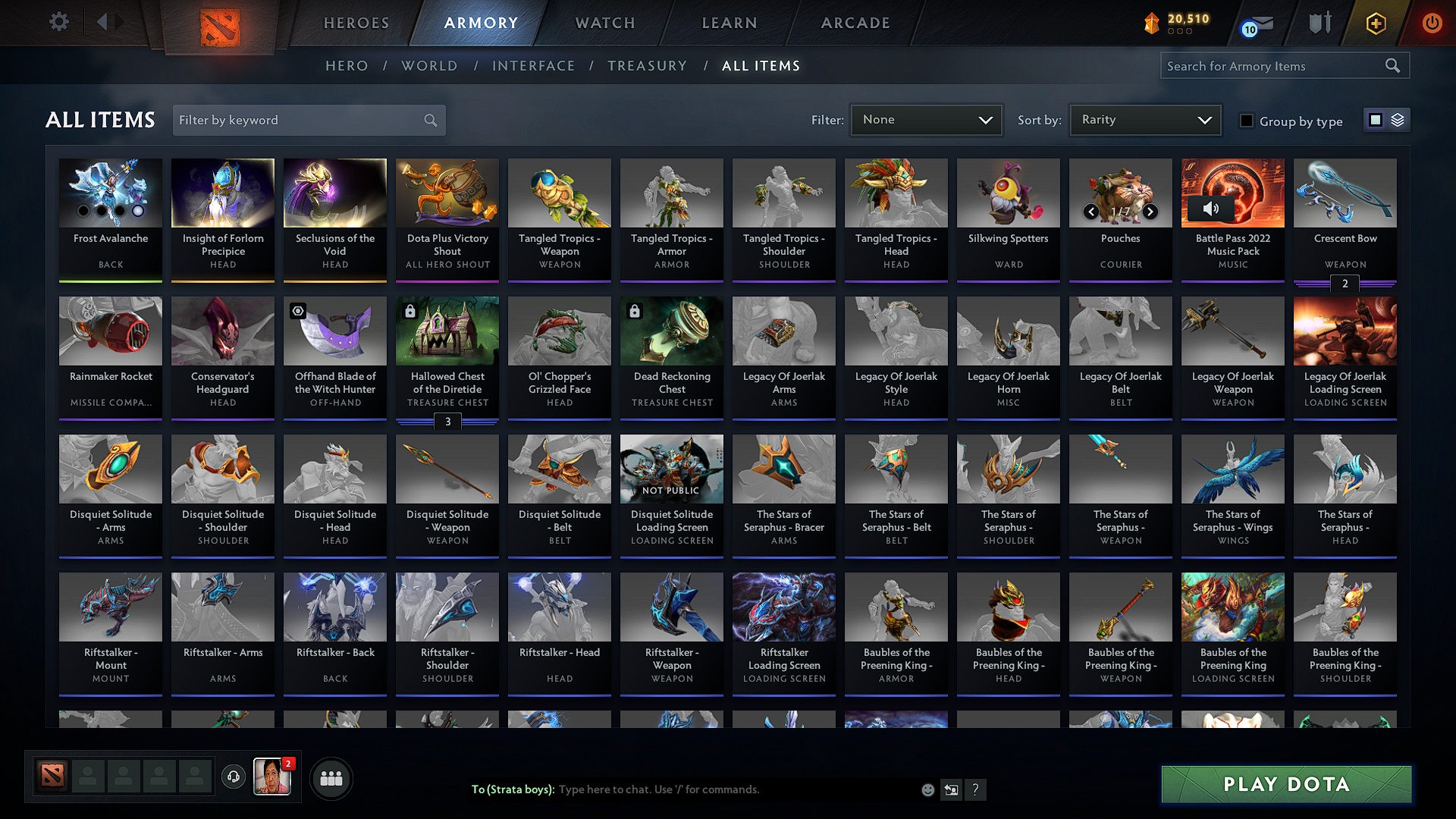Click the question mark help button near chat
This screenshot has width=1456, height=819.
pos(976,789)
